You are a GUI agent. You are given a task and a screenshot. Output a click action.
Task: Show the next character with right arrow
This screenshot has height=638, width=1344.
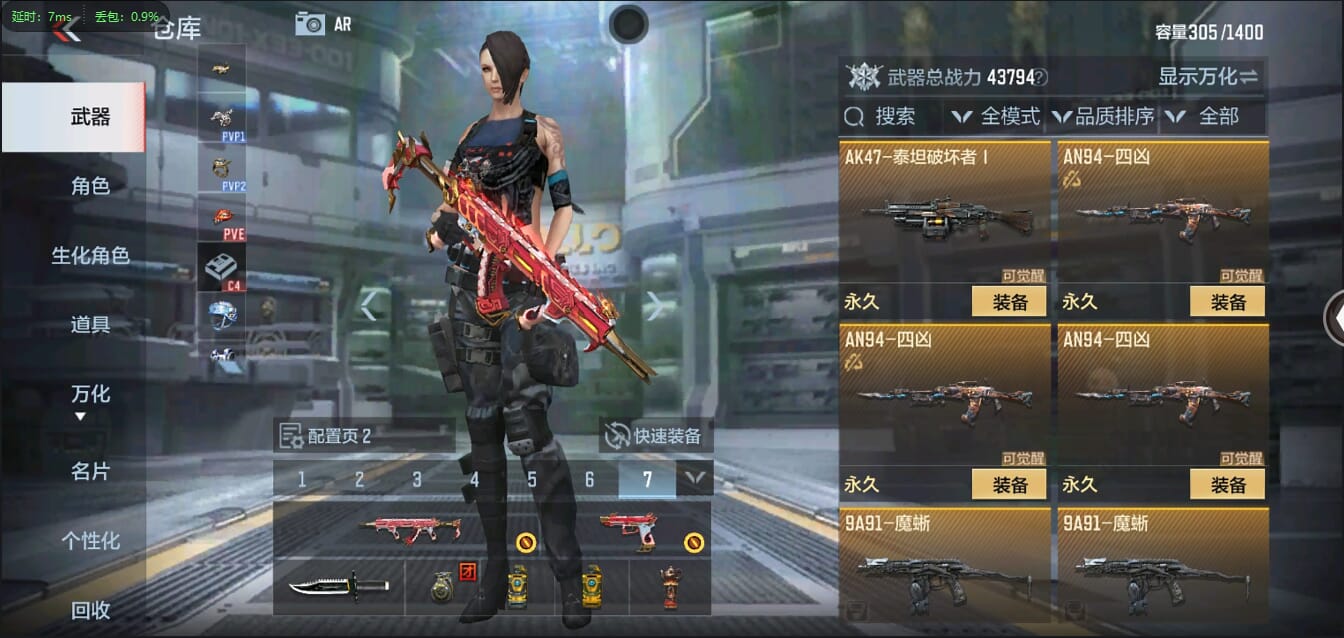[655, 306]
